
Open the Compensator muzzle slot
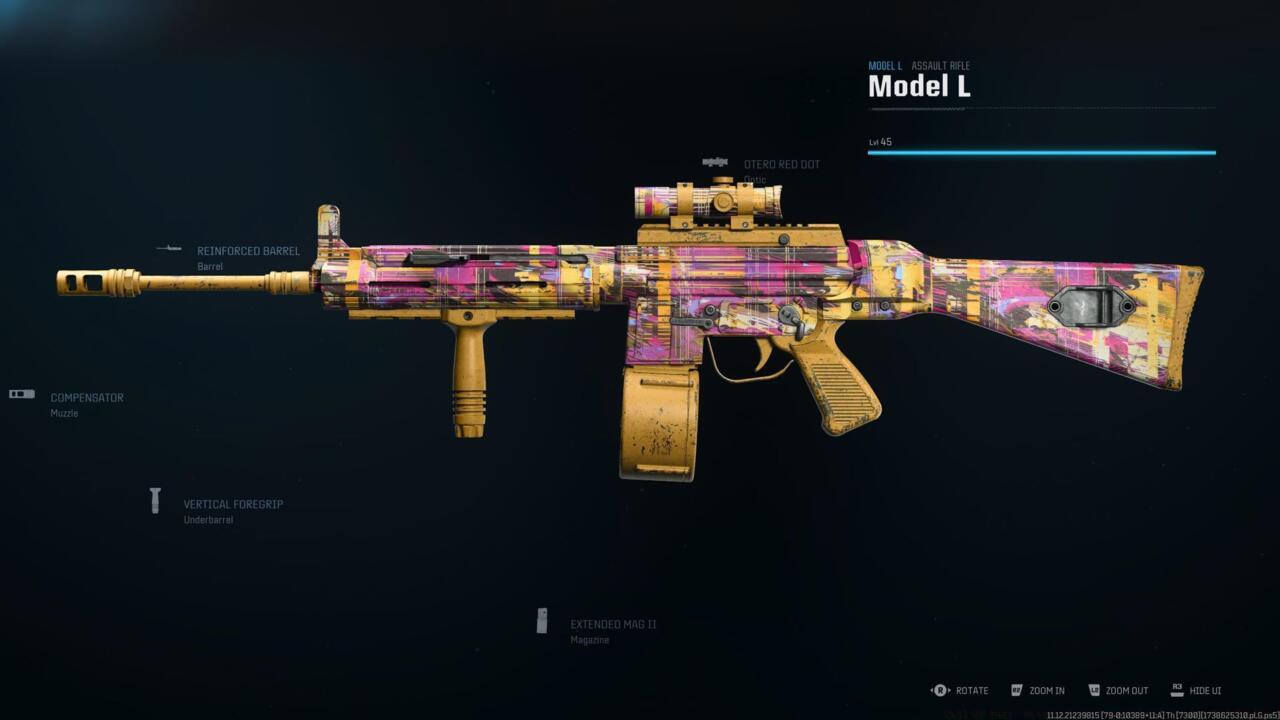pos(86,398)
